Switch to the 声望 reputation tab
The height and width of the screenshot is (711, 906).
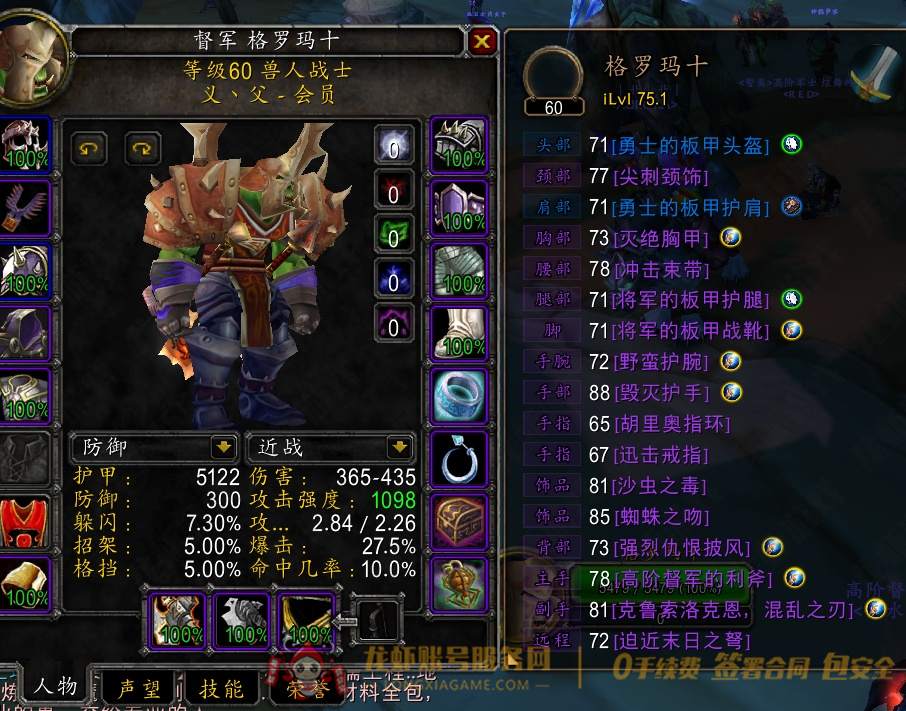click(138, 689)
